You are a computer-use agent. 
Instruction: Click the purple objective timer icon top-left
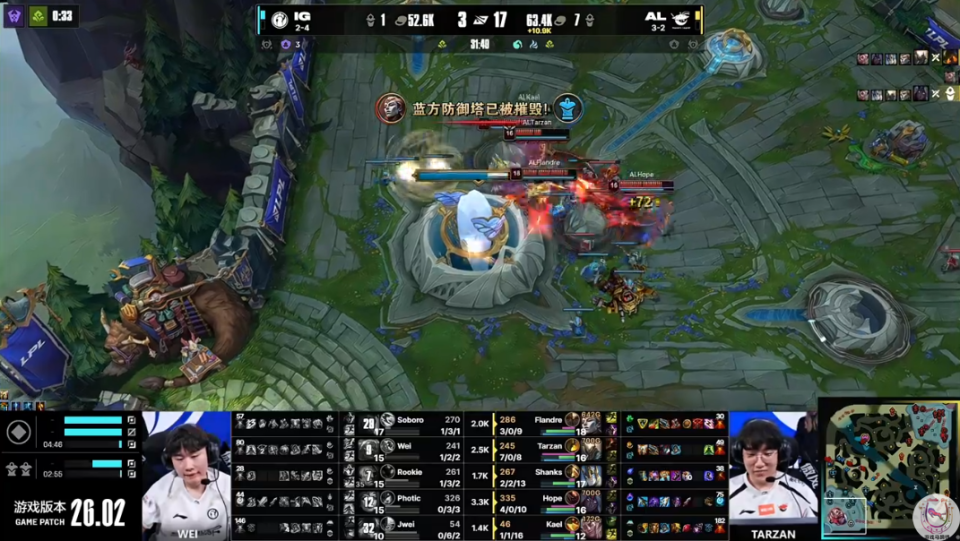14,15
